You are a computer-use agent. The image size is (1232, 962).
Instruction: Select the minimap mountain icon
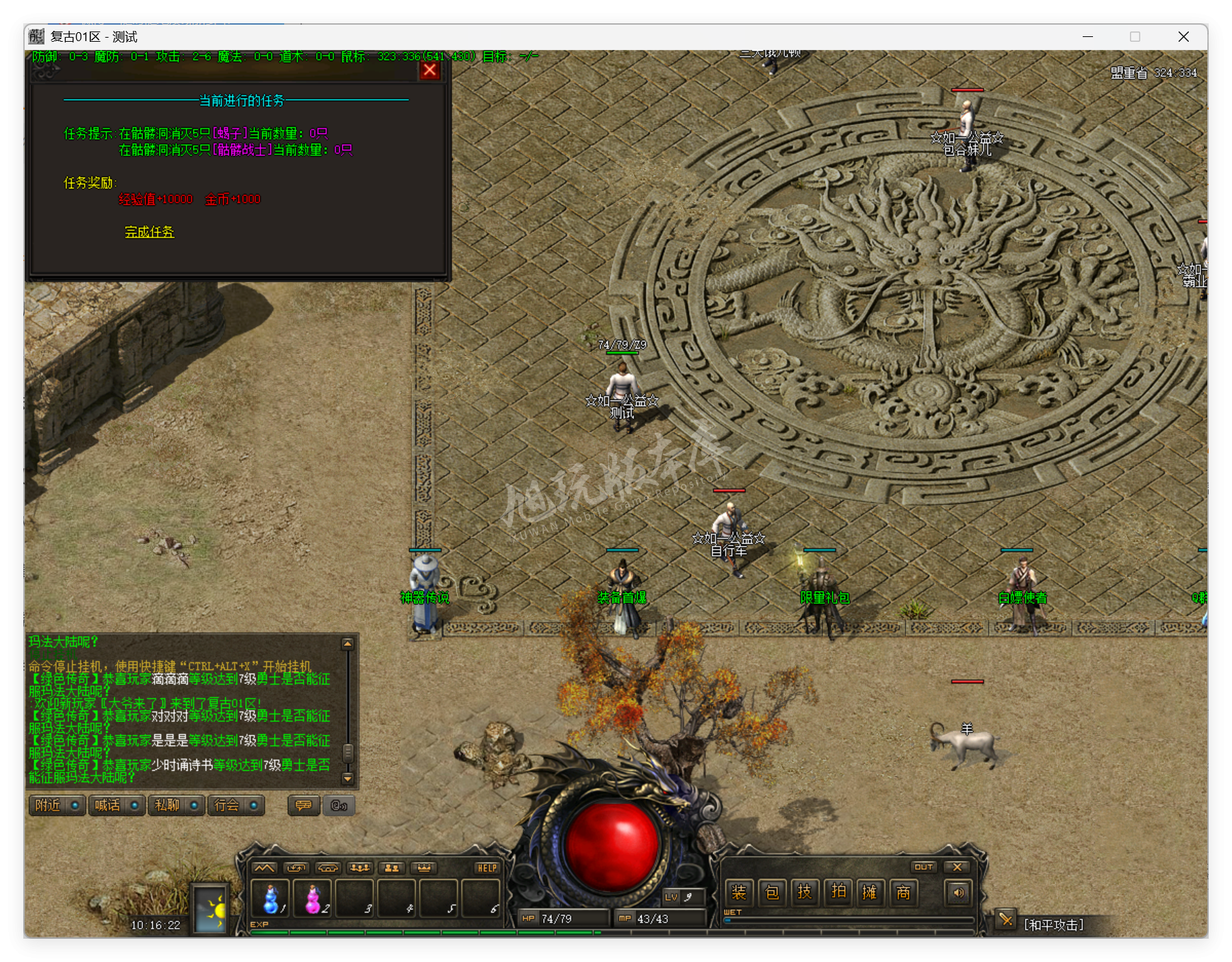click(x=264, y=868)
